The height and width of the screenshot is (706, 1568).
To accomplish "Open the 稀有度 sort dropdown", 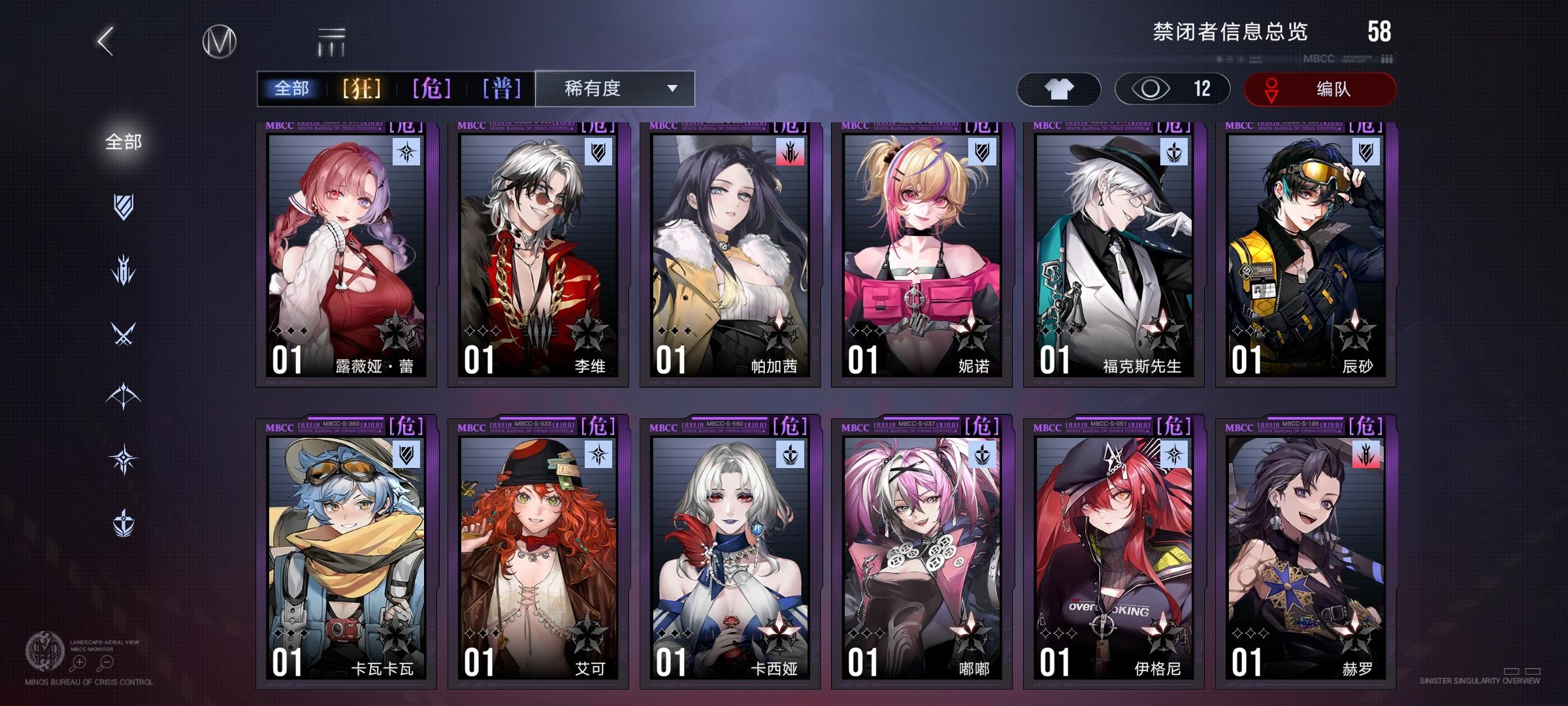I will tap(613, 88).
